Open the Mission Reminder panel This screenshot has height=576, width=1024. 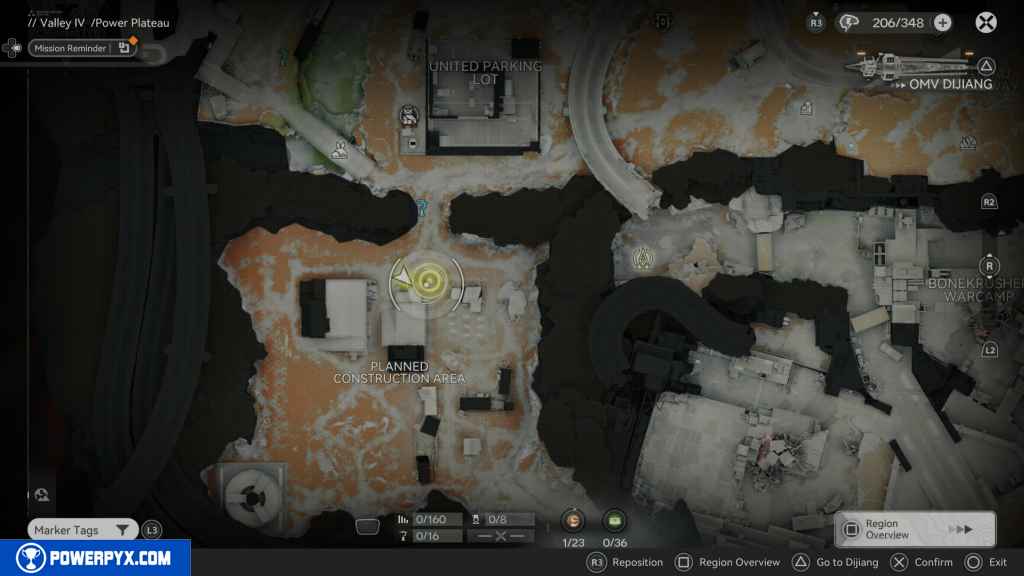pyautogui.click(x=82, y=47)
